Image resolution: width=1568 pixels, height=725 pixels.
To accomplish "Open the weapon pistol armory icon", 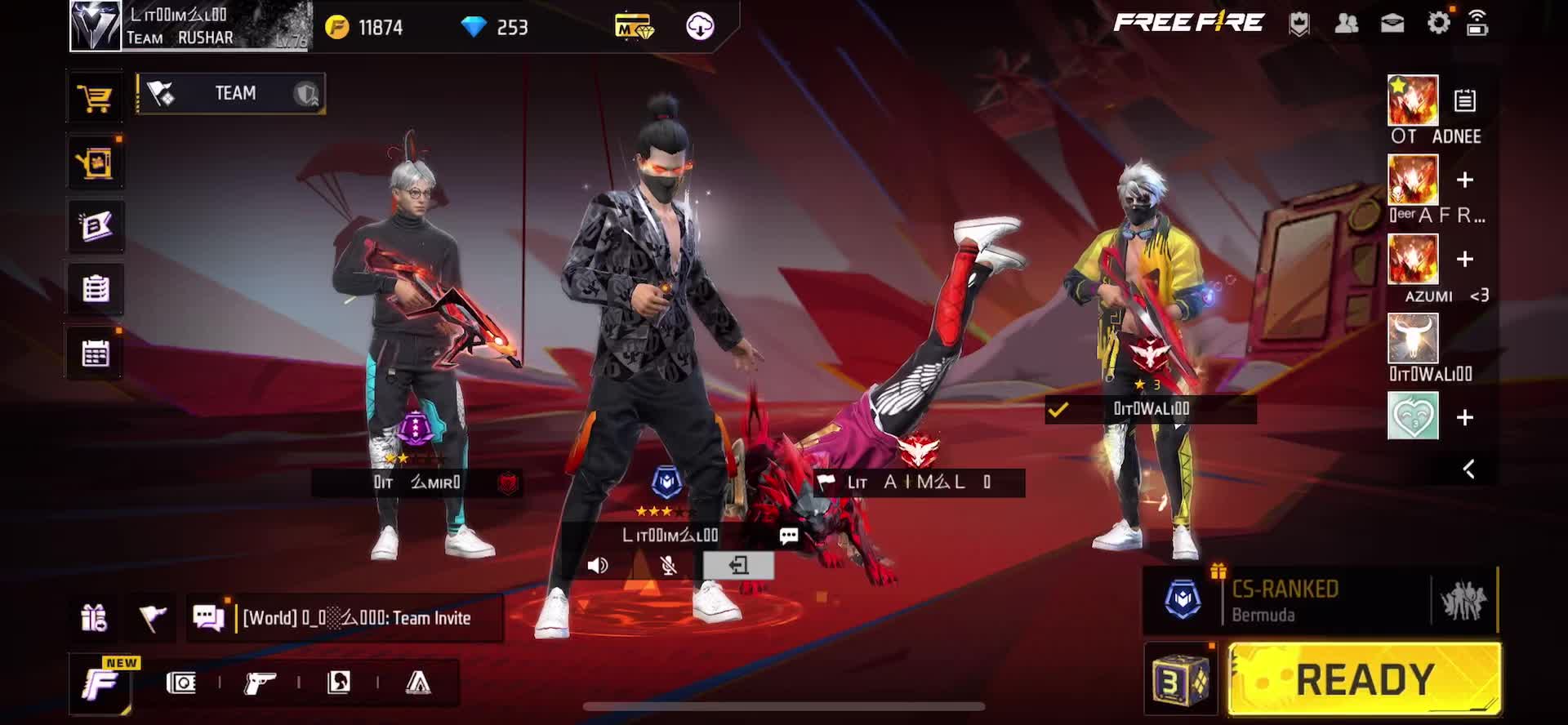I will (260, 683).
